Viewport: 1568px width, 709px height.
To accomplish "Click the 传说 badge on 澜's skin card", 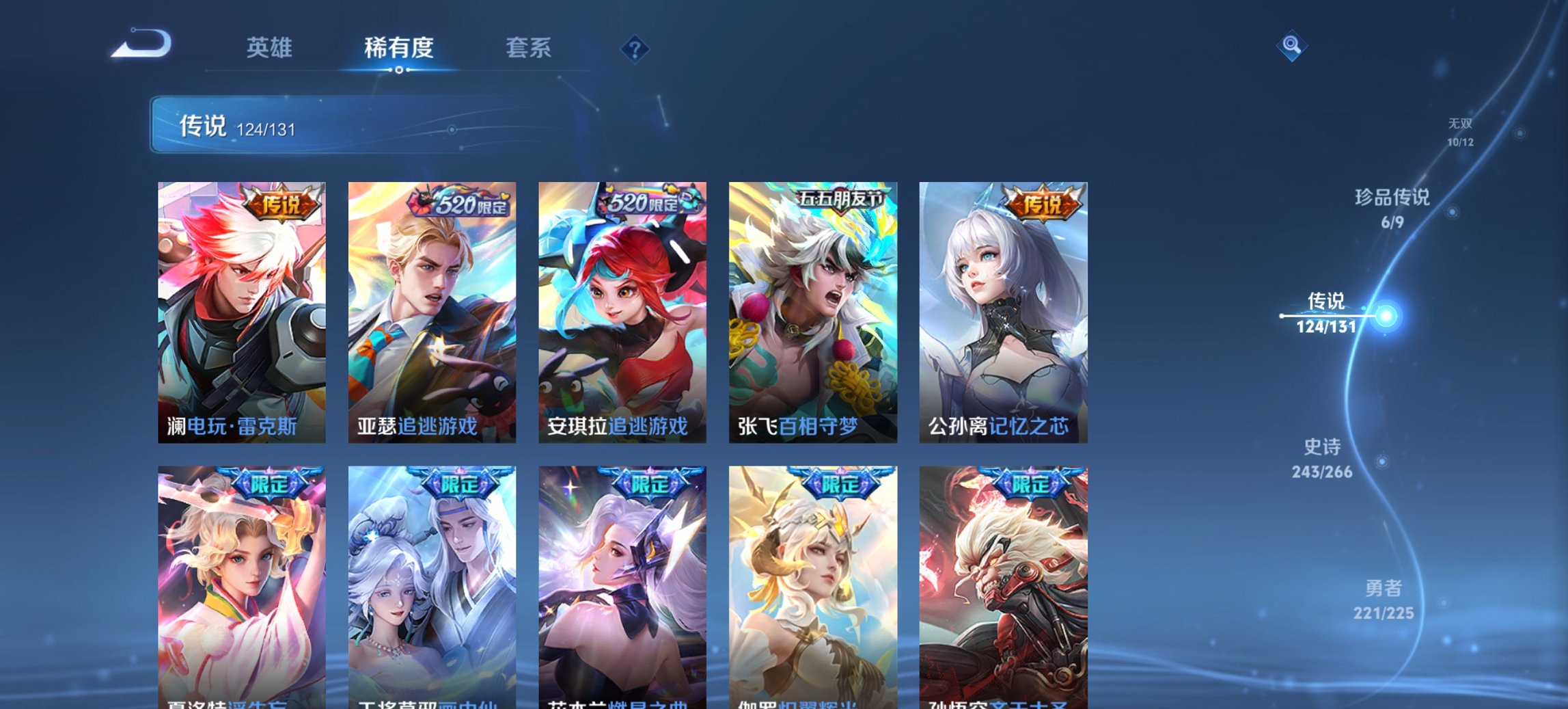I will [x=280, y=203].
